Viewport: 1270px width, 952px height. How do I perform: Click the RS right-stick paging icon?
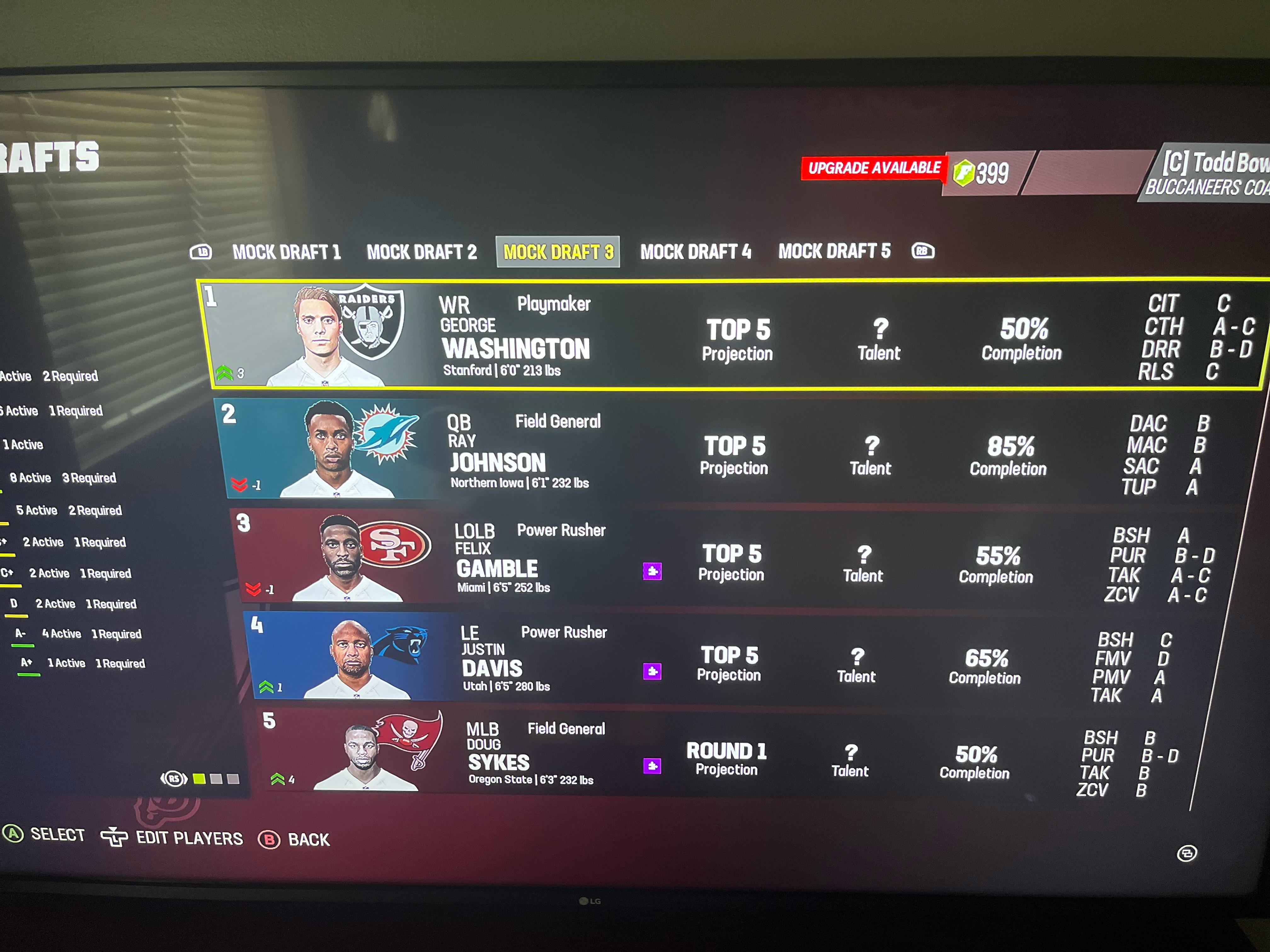(x=175, y=778)
